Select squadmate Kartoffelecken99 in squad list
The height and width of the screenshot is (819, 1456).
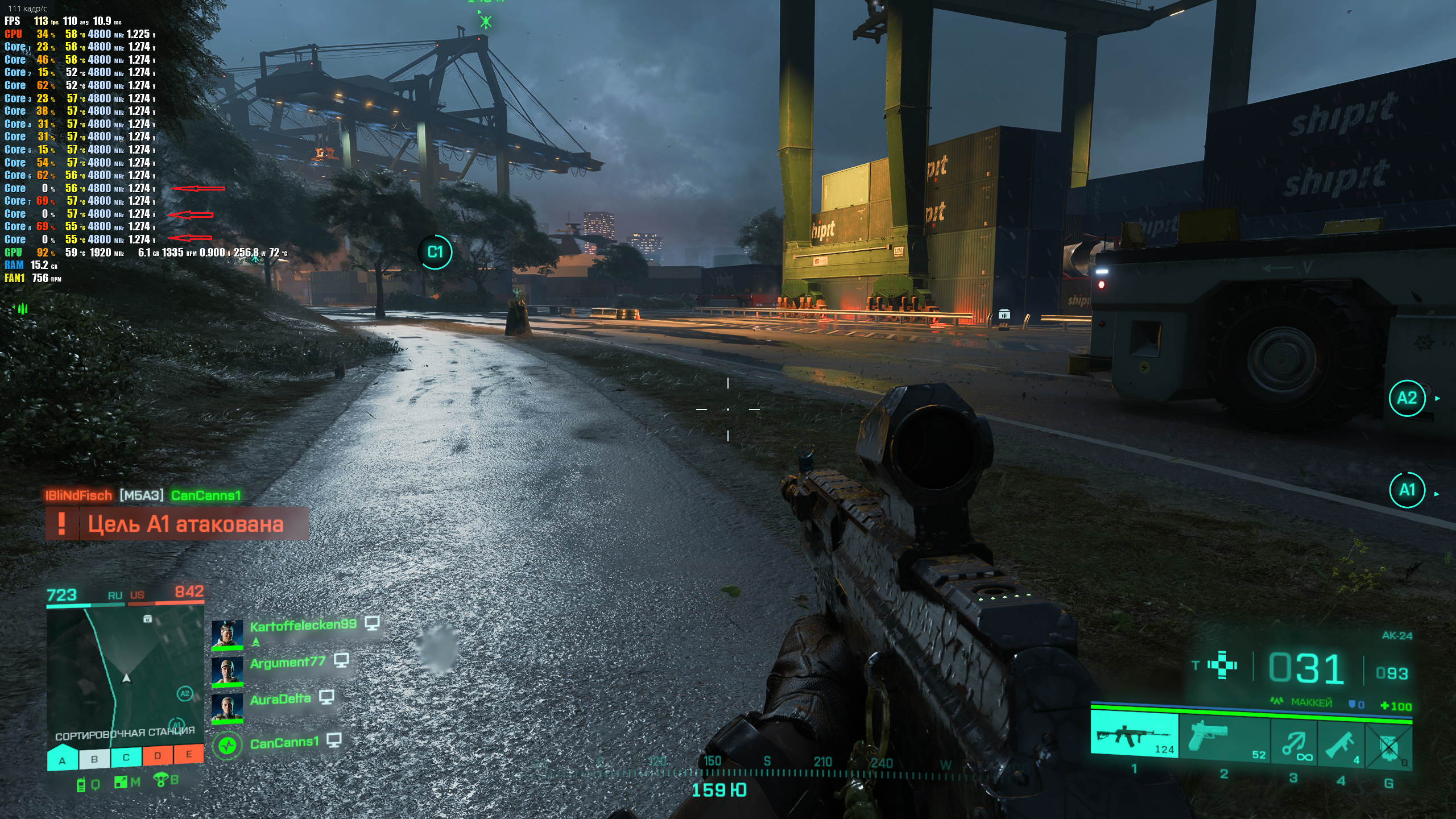[303, 625]
